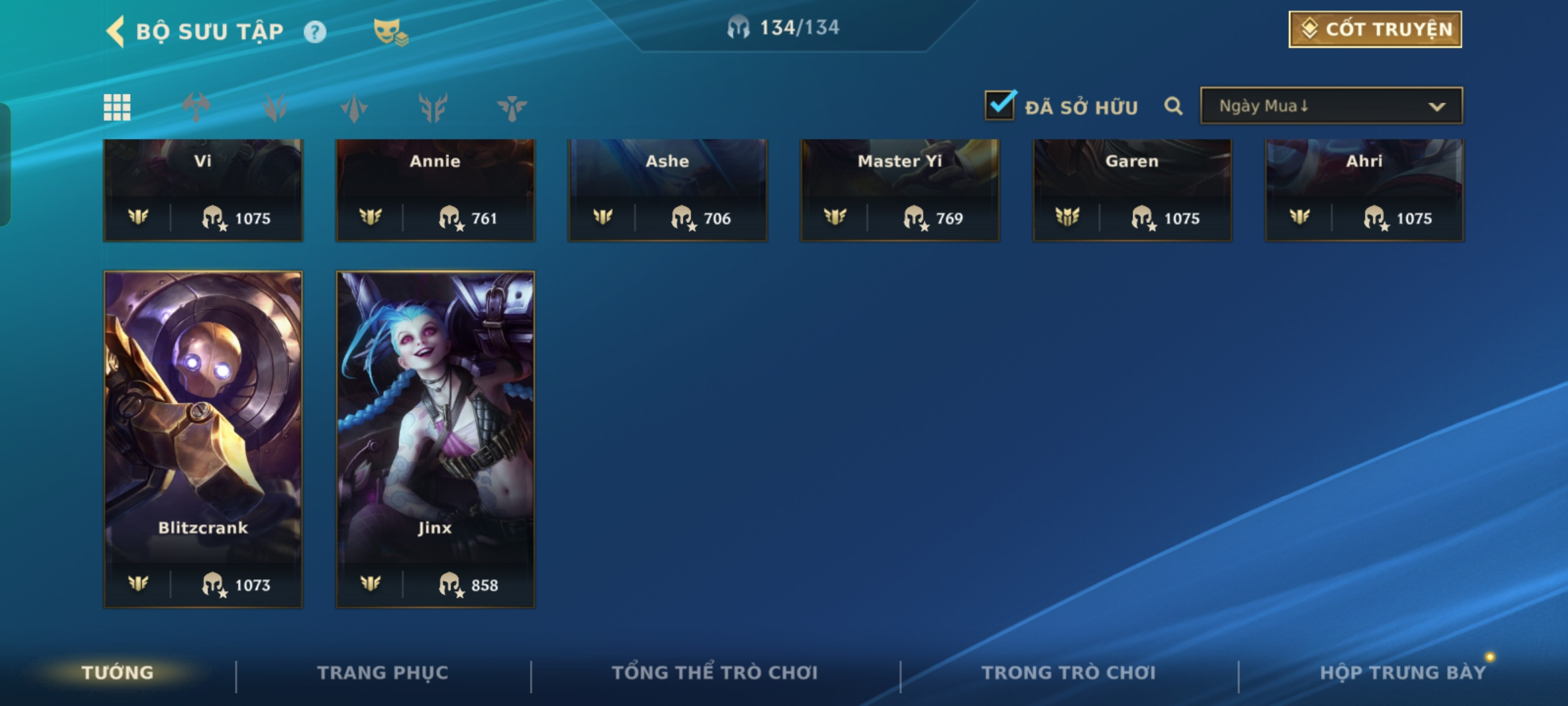
Task: Switch to the Tổng Thể Trò Chơi tab
Action: 715,673
